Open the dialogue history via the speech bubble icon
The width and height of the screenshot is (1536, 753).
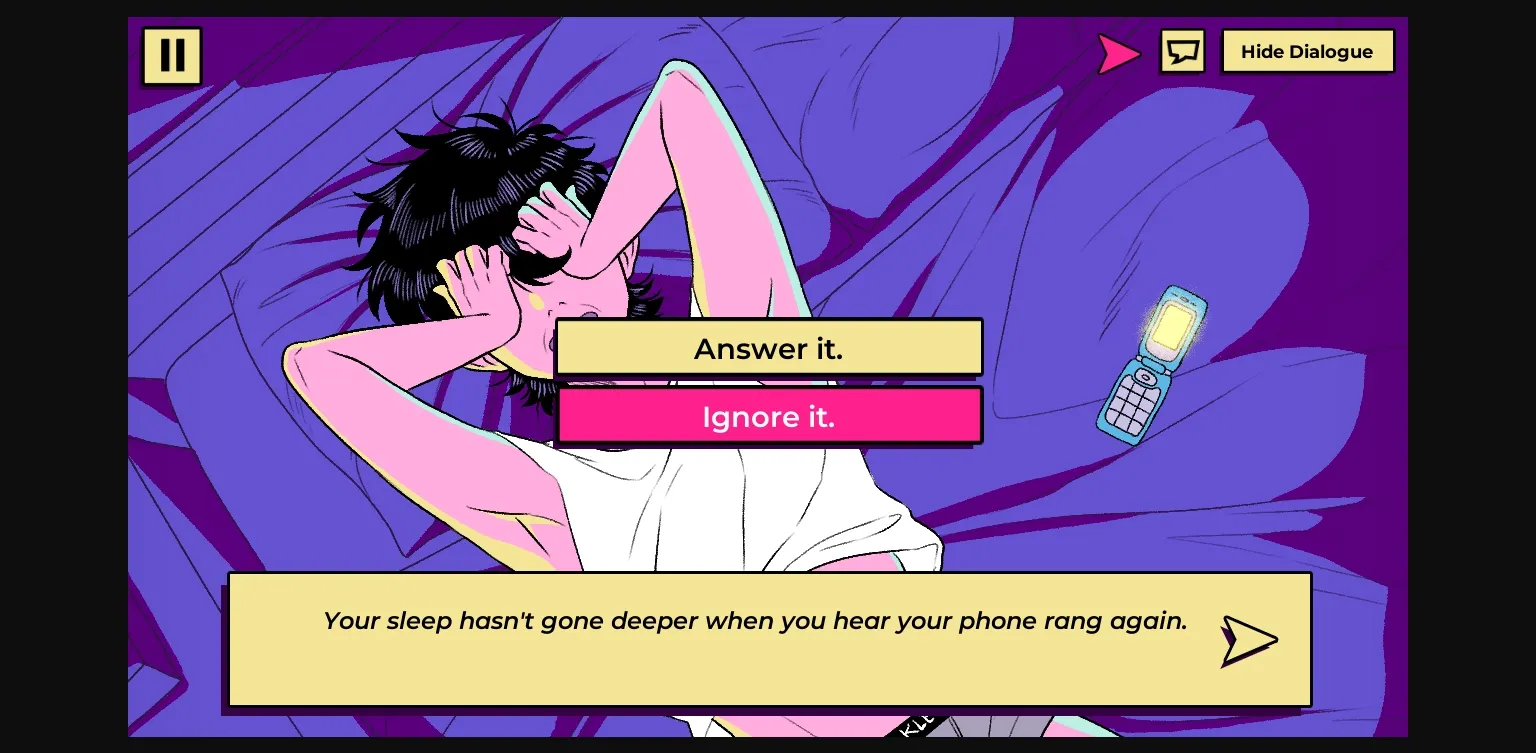tap(1182, 51)
